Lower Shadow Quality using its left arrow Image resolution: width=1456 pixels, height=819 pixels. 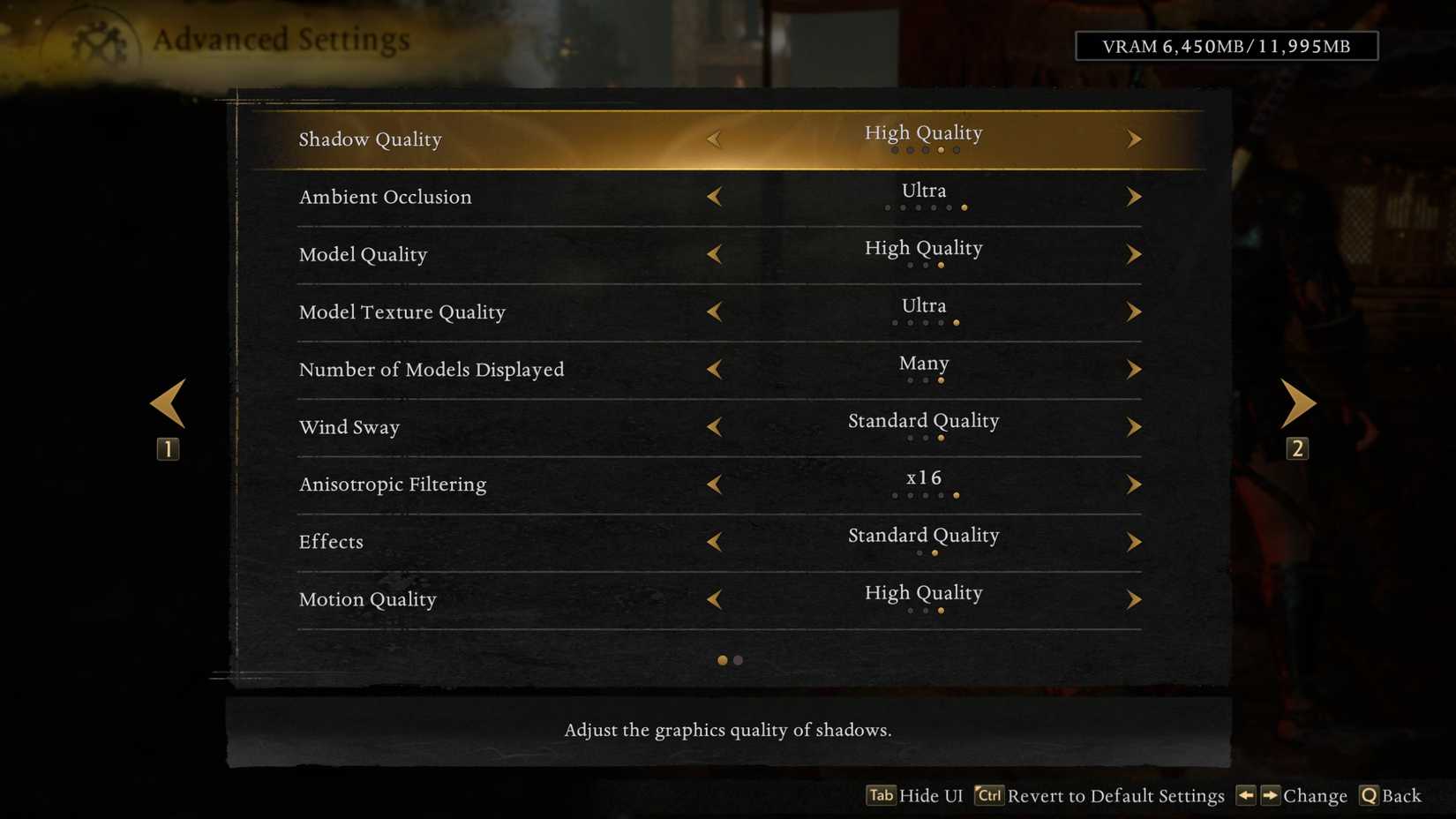click(715, 139)
